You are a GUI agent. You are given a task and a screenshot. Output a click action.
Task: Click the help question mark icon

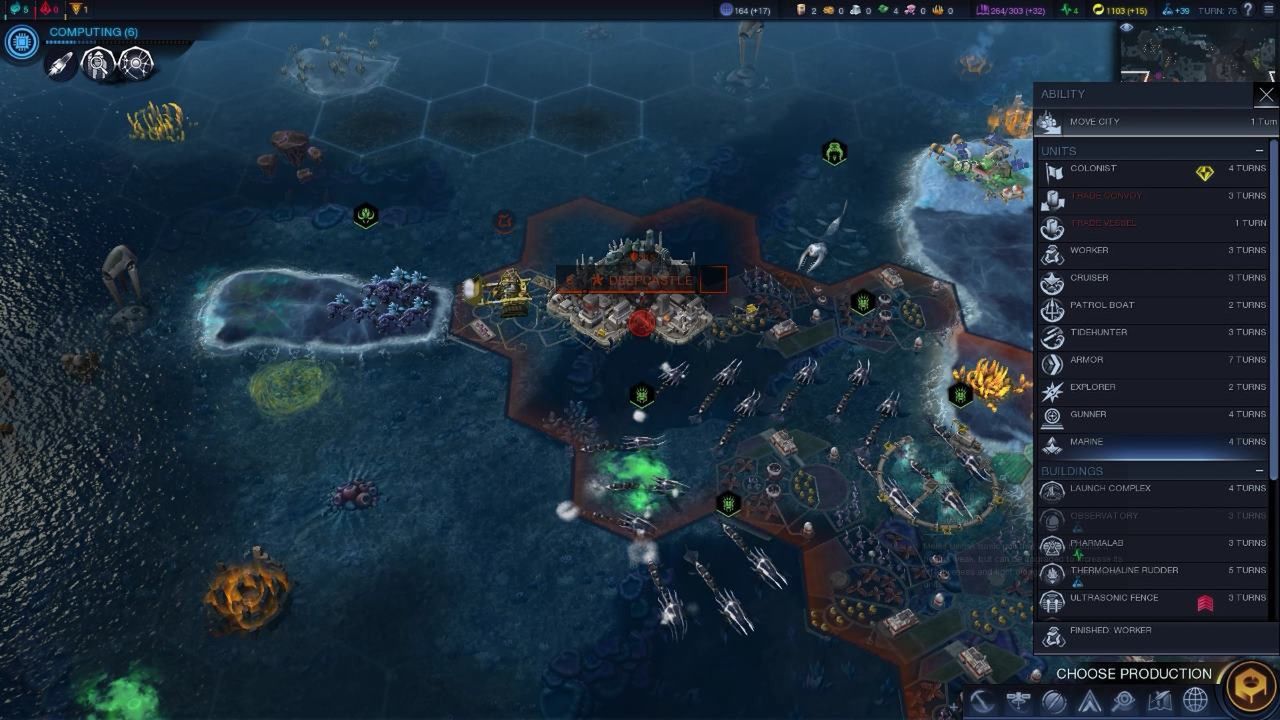coord(1247,9)
